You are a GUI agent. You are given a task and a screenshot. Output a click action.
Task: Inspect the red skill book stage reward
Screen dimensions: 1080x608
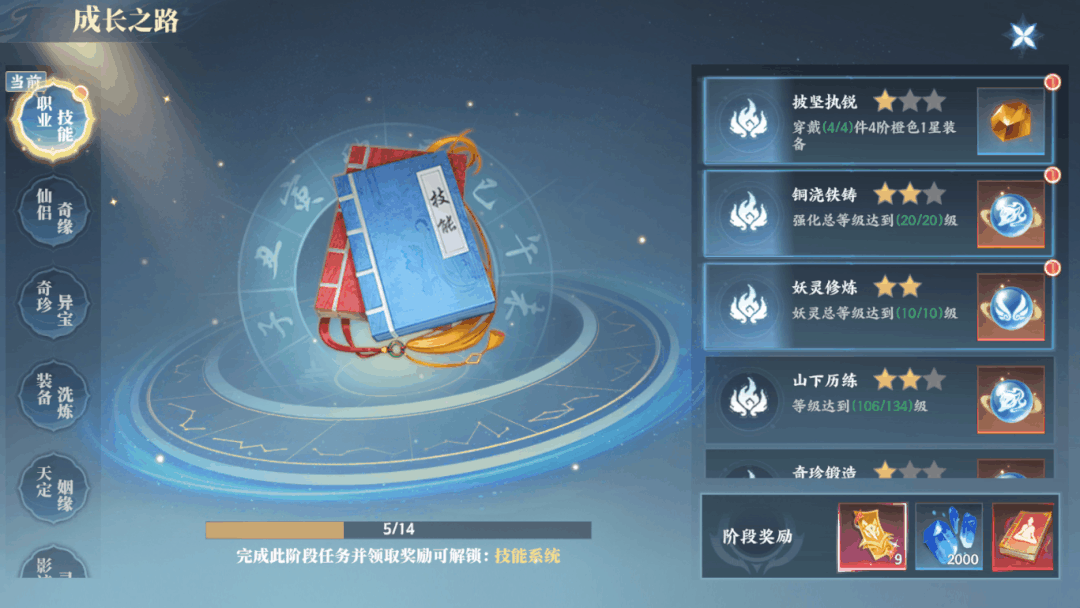click(x=1024, y=537)
